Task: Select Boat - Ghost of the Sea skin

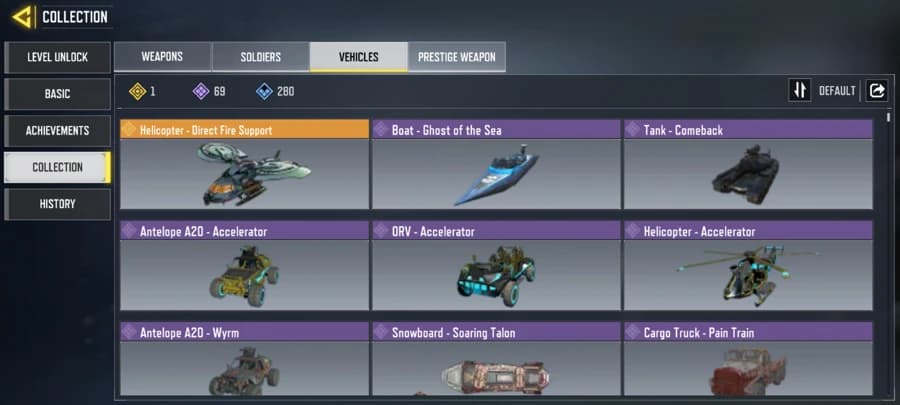Action: coord(496,164)
